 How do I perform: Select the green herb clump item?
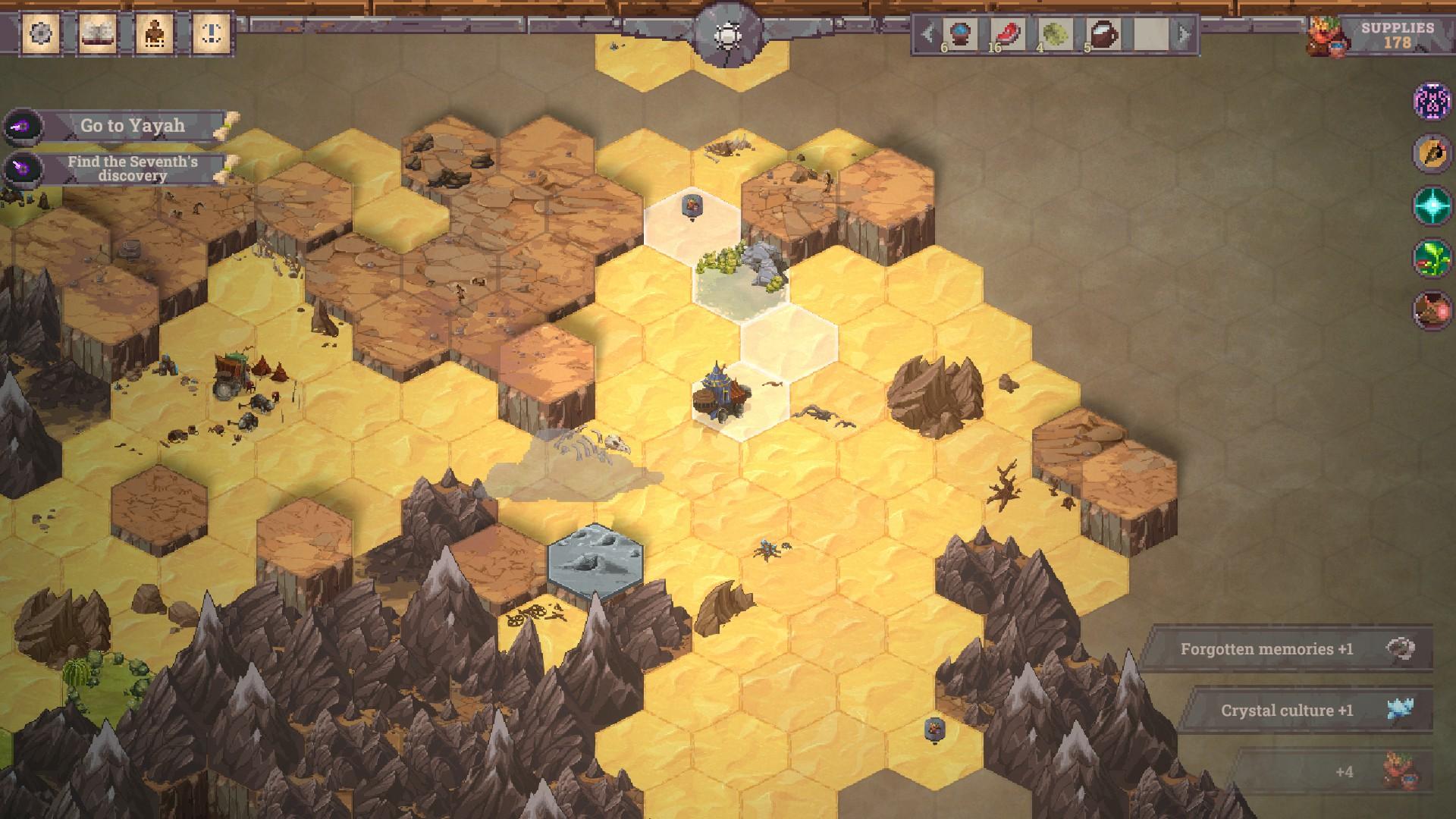[1055, 34]
